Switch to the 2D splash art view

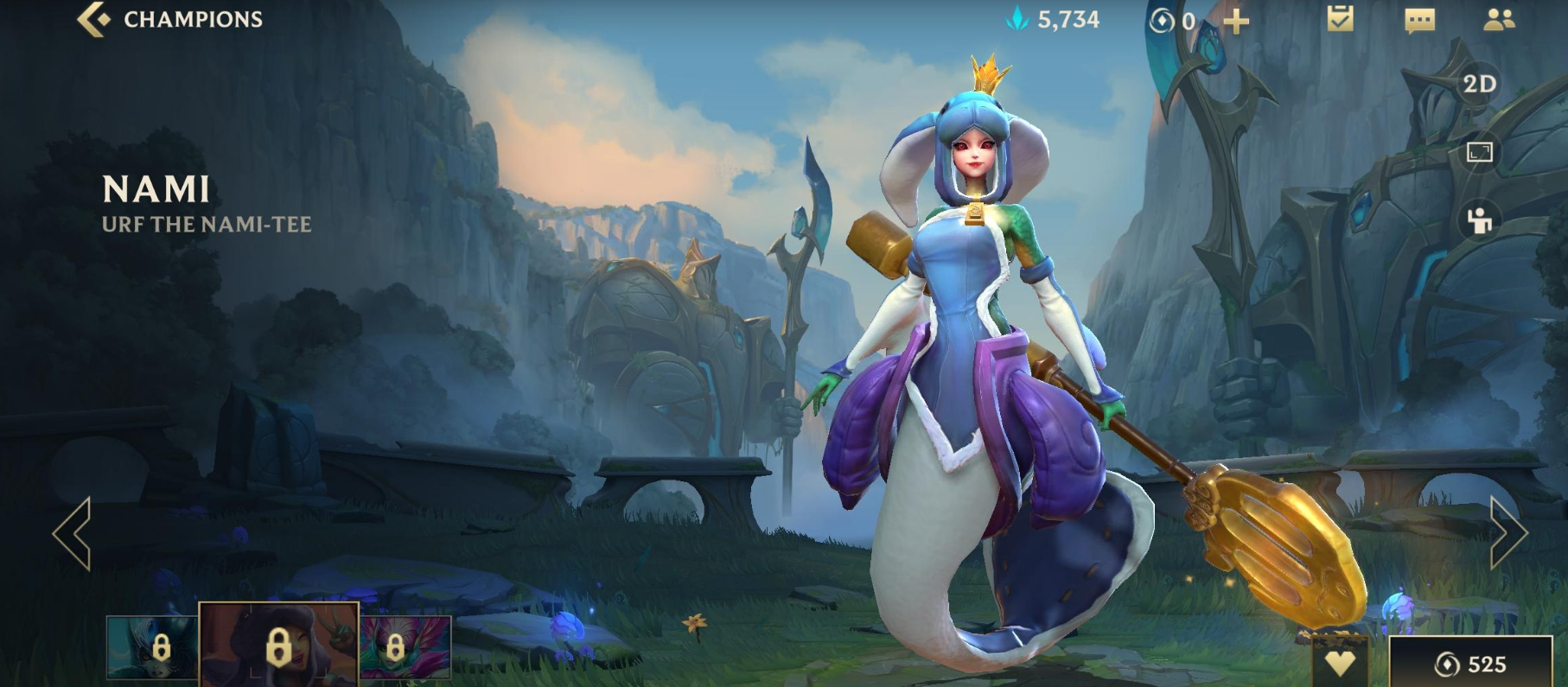(1479, 84)
